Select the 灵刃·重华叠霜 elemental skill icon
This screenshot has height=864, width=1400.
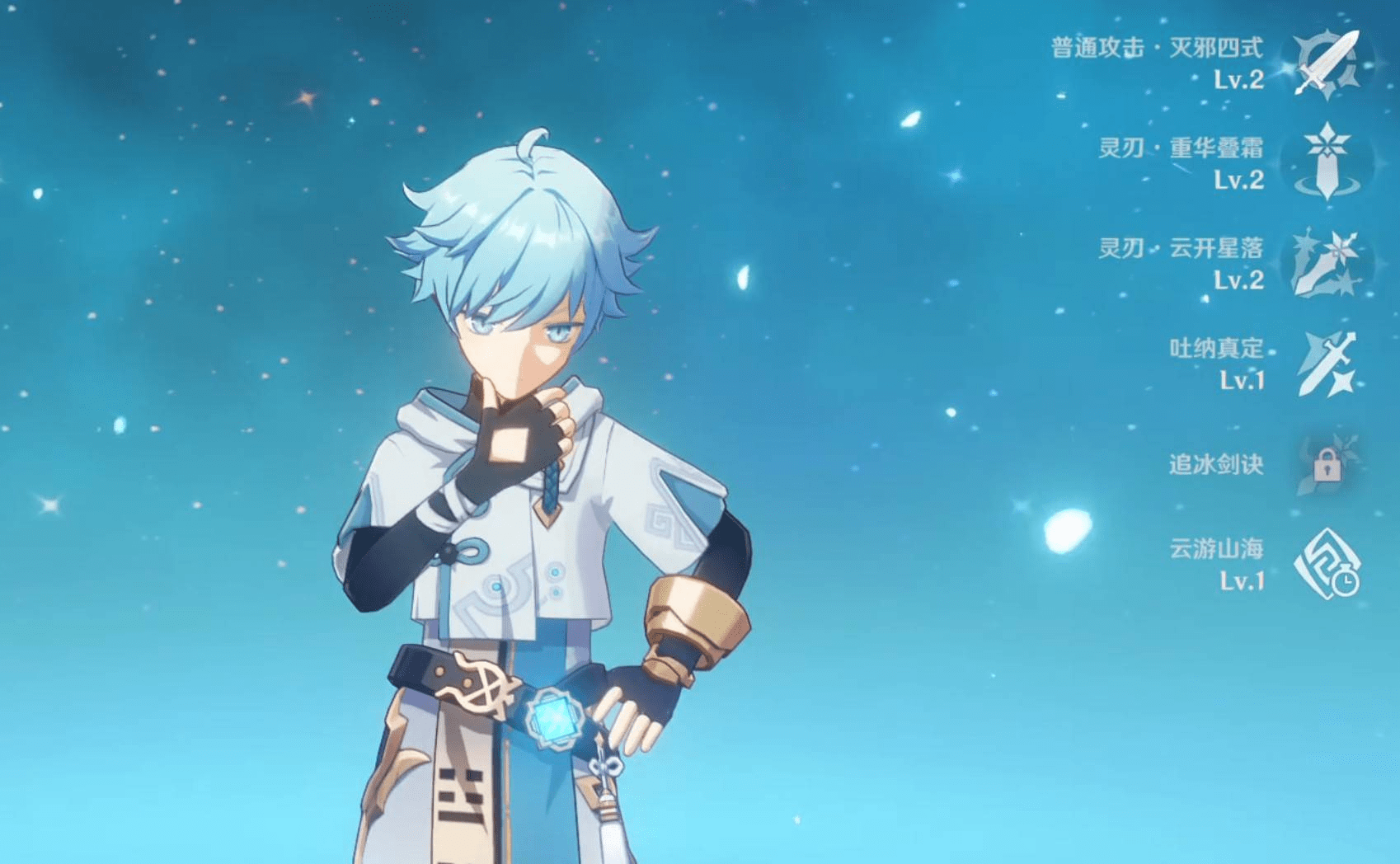(x=1327, y=162)
